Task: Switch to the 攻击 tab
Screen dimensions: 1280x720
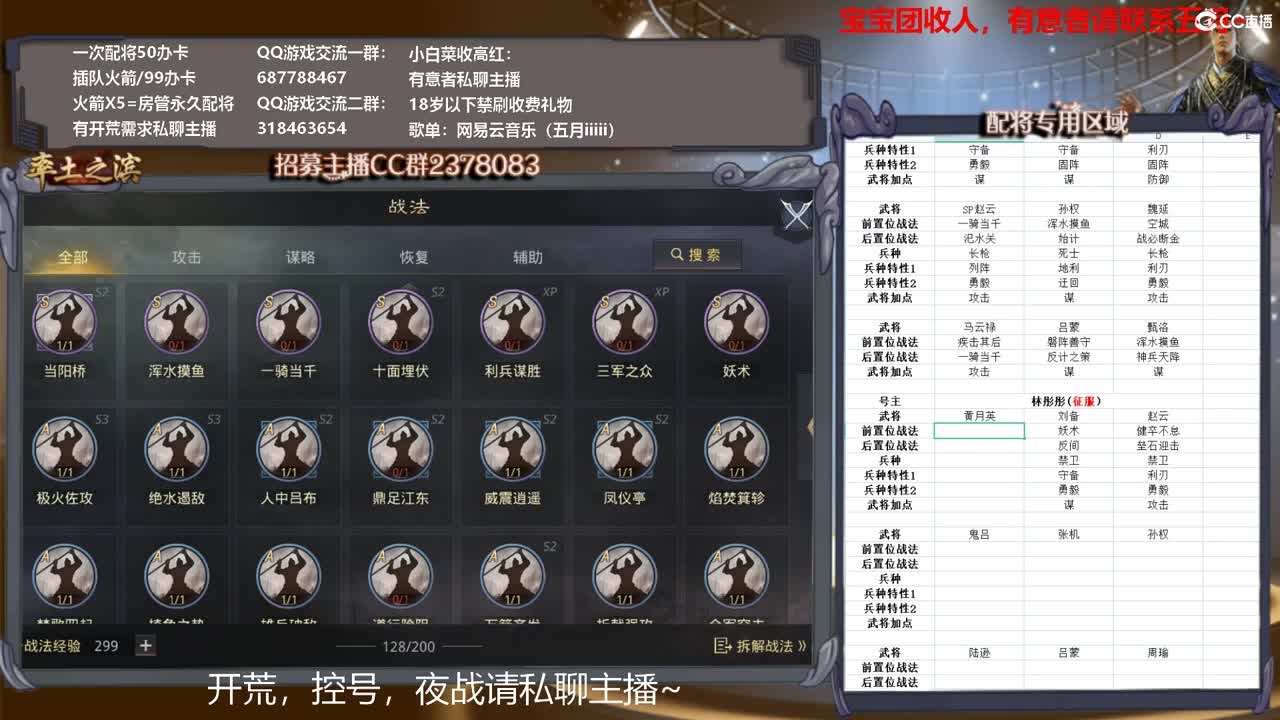Action: point(187,256)
